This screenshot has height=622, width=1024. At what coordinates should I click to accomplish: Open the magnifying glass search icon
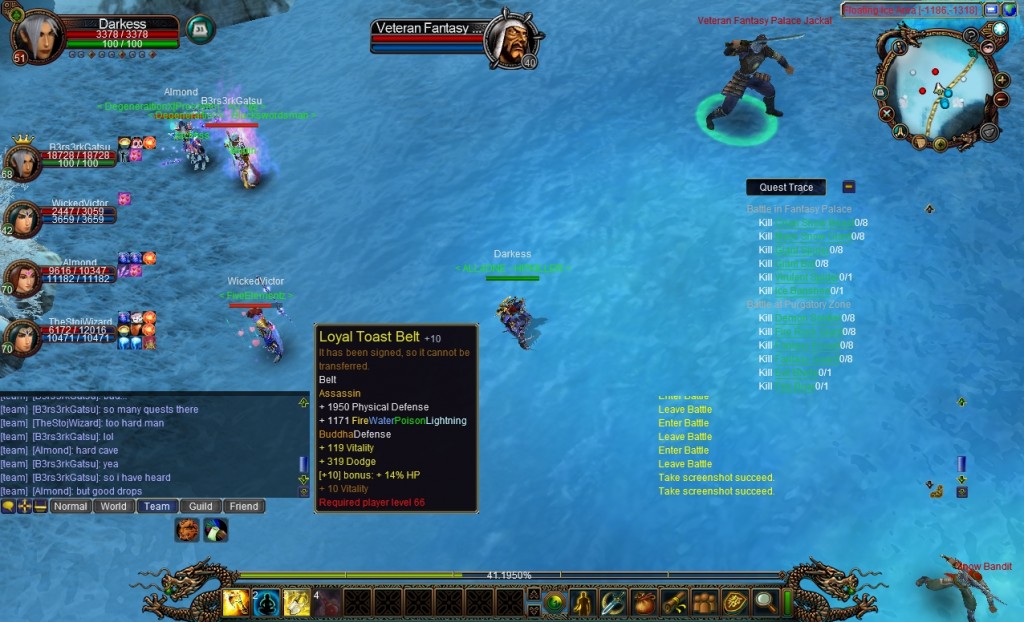(x=765, y=602)
